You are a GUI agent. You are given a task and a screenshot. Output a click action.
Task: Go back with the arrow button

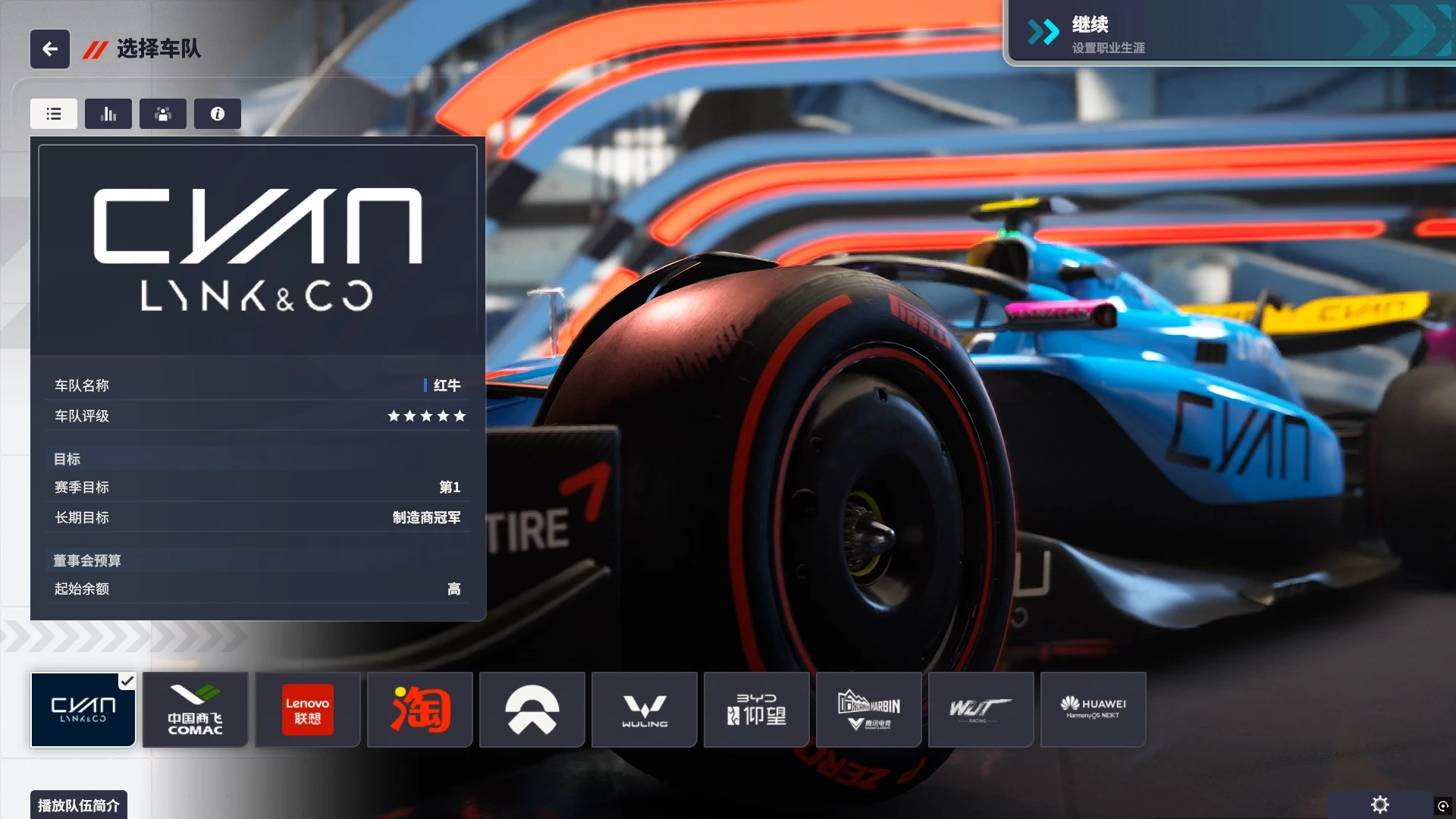click(x=50, y=49)
